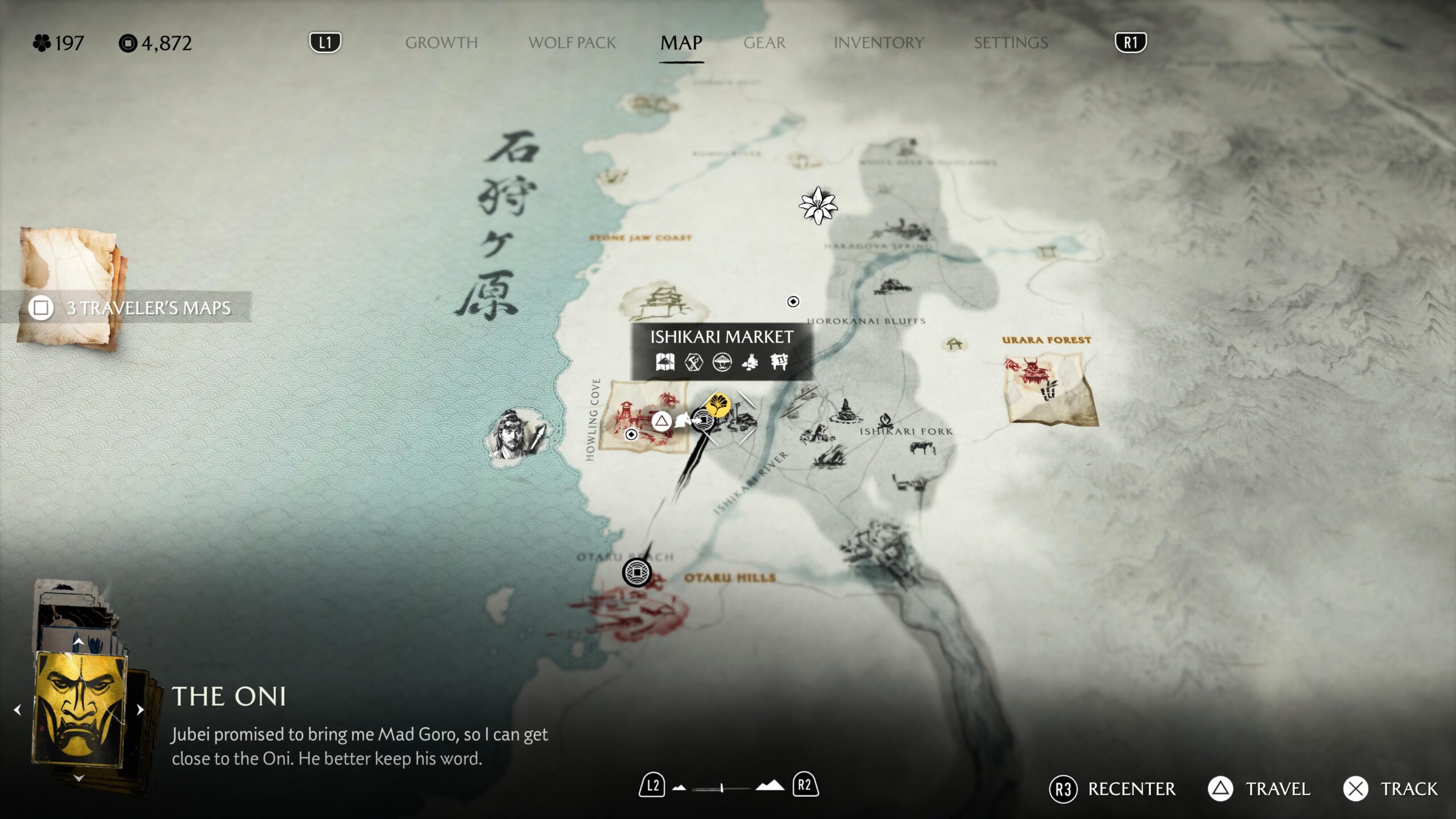This screenshot has width=1456, height=819.
Task: Cycle to the previous quest card
Action: pos(18,710)
